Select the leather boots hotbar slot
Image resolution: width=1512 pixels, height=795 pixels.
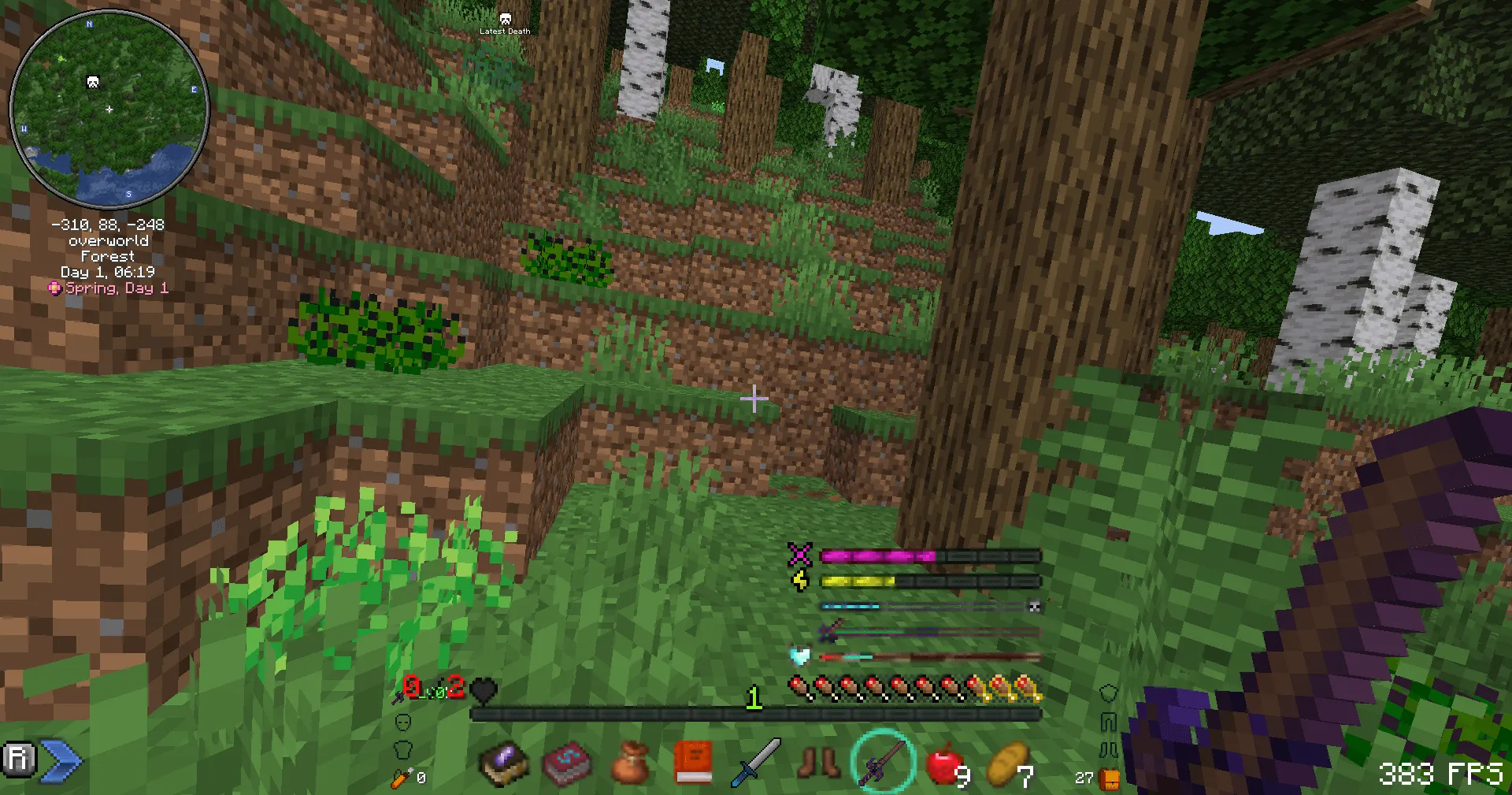click(x=817, y=760)
